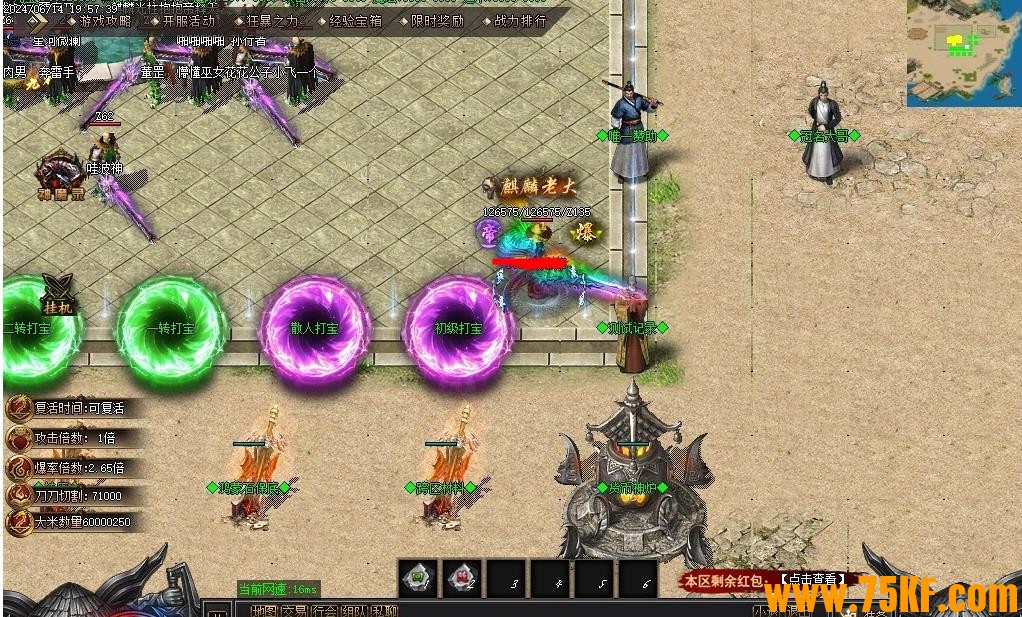Select the 狂暴之力 menu entry

[x=272, y=20]
